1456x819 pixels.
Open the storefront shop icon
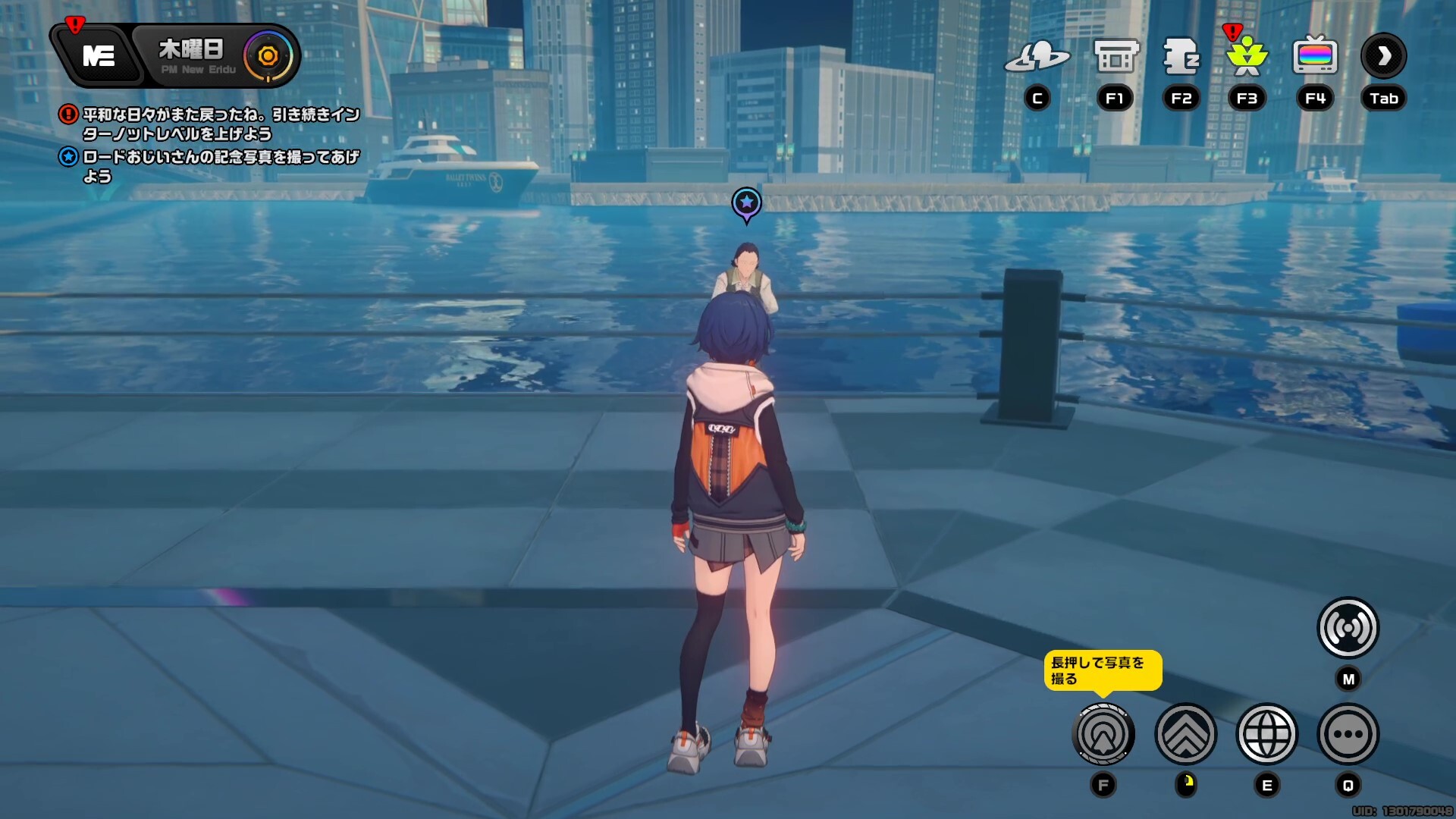tap(1116, 56)
